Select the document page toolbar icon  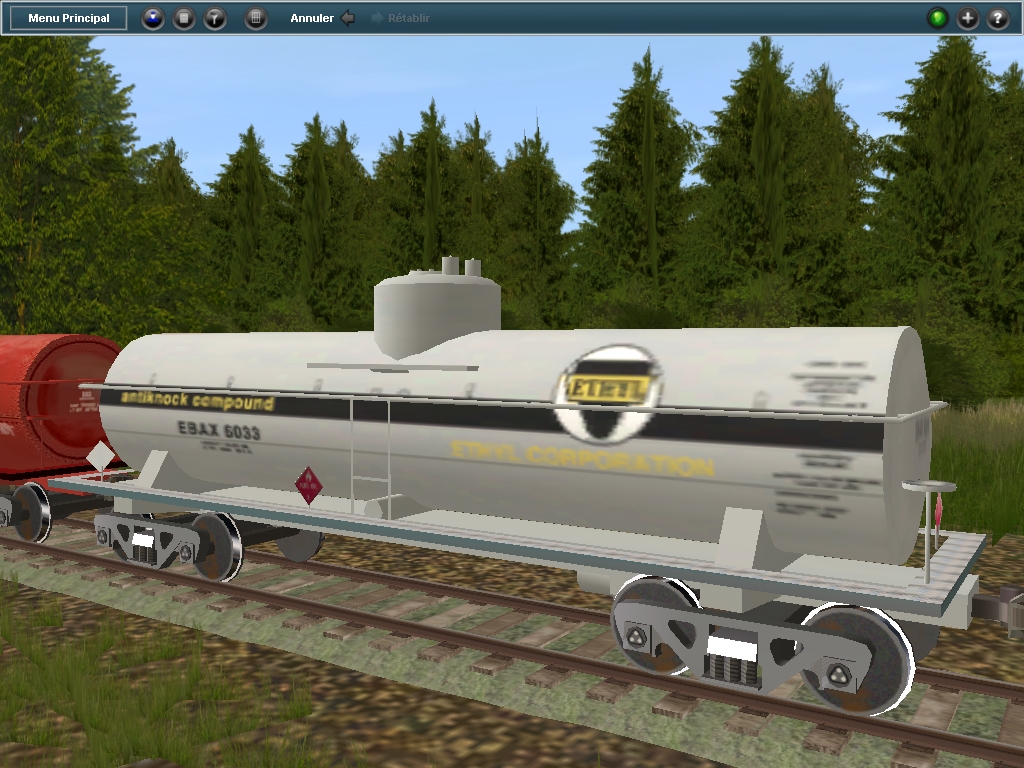[x=184, y=18]
